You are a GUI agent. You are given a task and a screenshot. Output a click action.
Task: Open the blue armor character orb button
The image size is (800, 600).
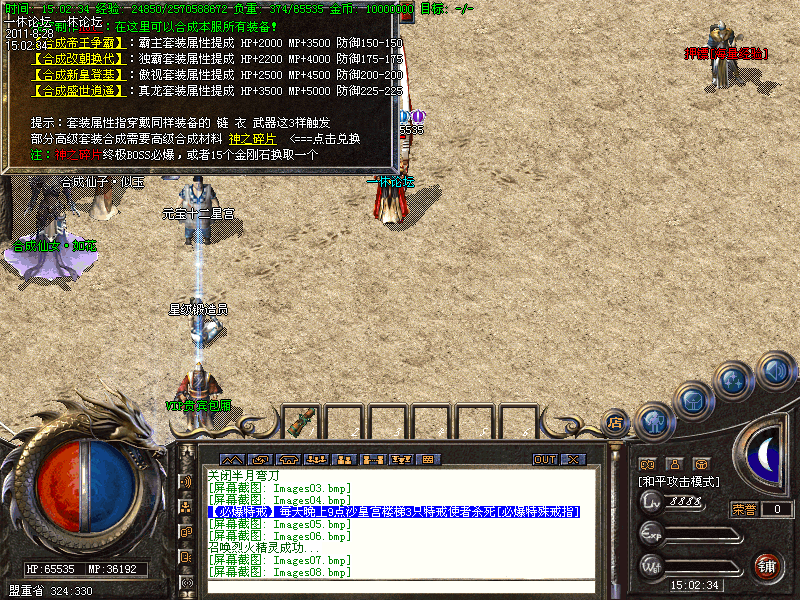(654, 420)
